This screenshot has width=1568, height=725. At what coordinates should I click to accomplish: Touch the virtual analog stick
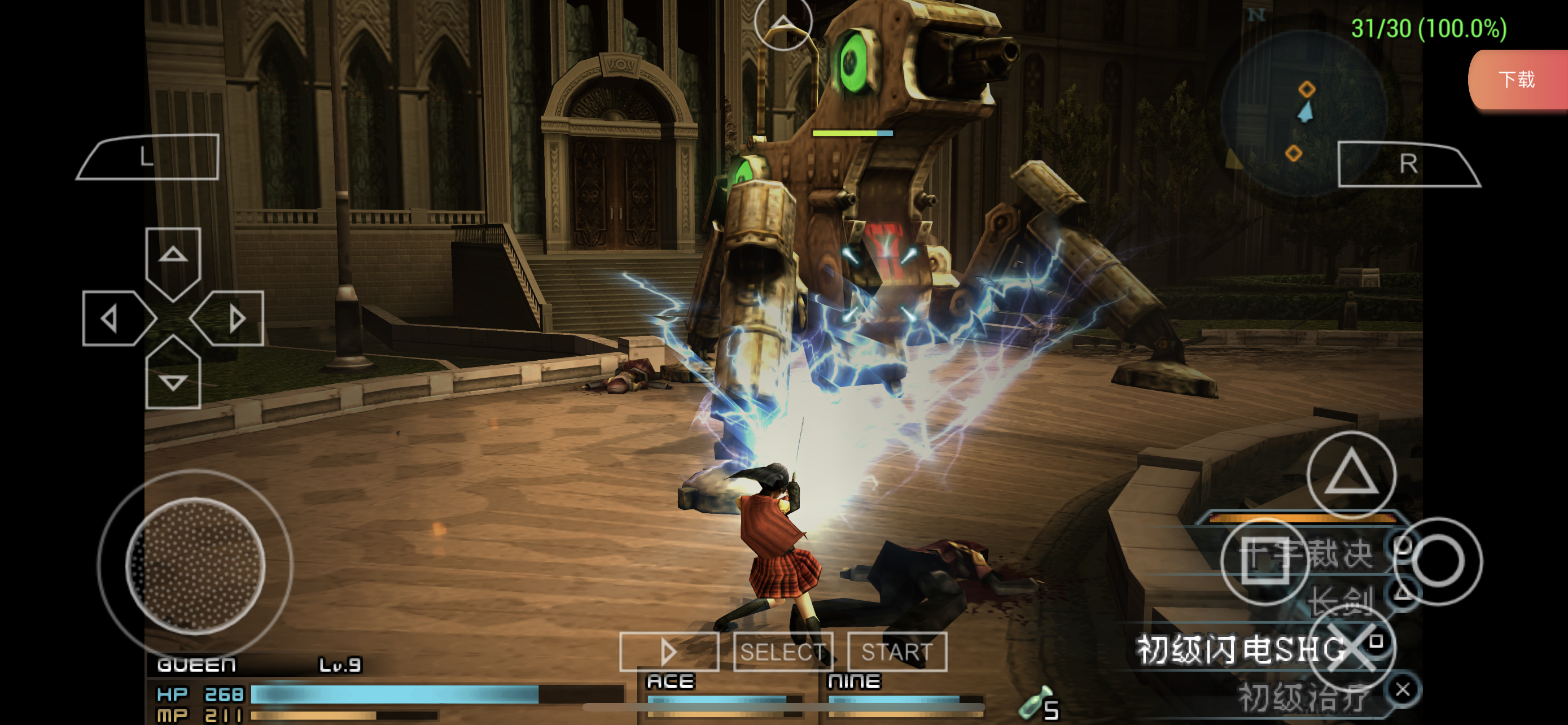pos(195,565)
